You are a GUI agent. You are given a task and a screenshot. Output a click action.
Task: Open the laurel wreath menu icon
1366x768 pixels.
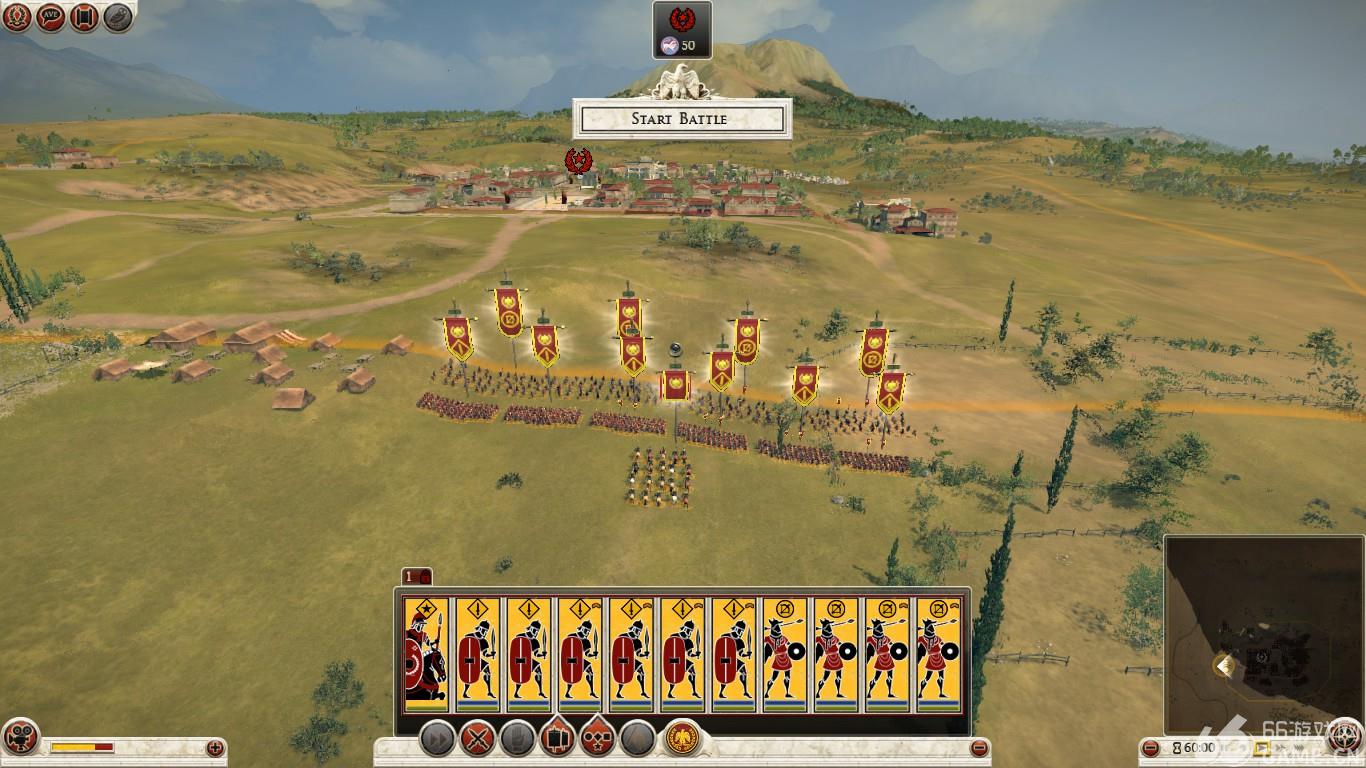click(18, 17)
